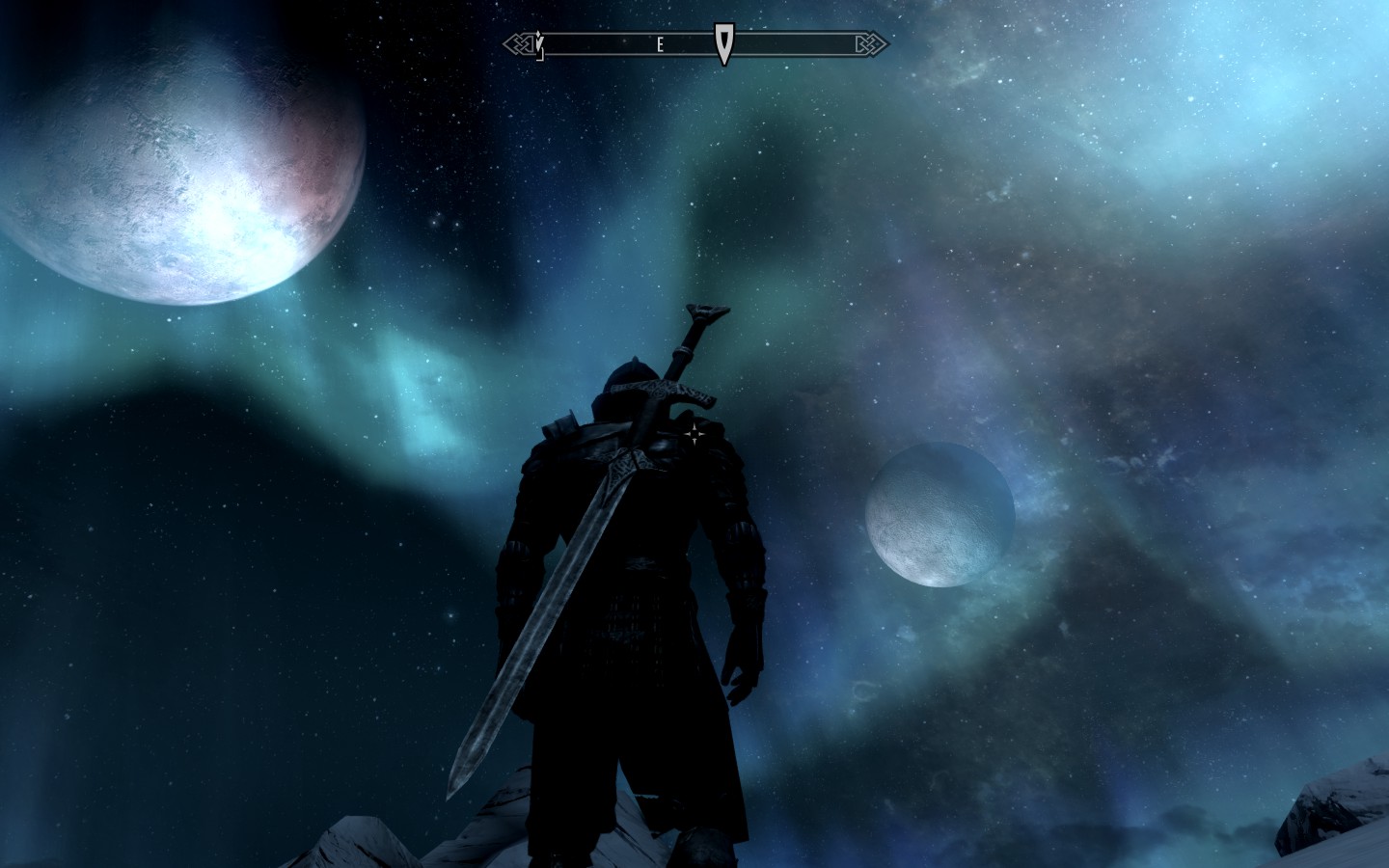Screen dimensions: 1389x868
Task: Click the shield-shaped quest marker on the compass
Action: click(723, 42)
